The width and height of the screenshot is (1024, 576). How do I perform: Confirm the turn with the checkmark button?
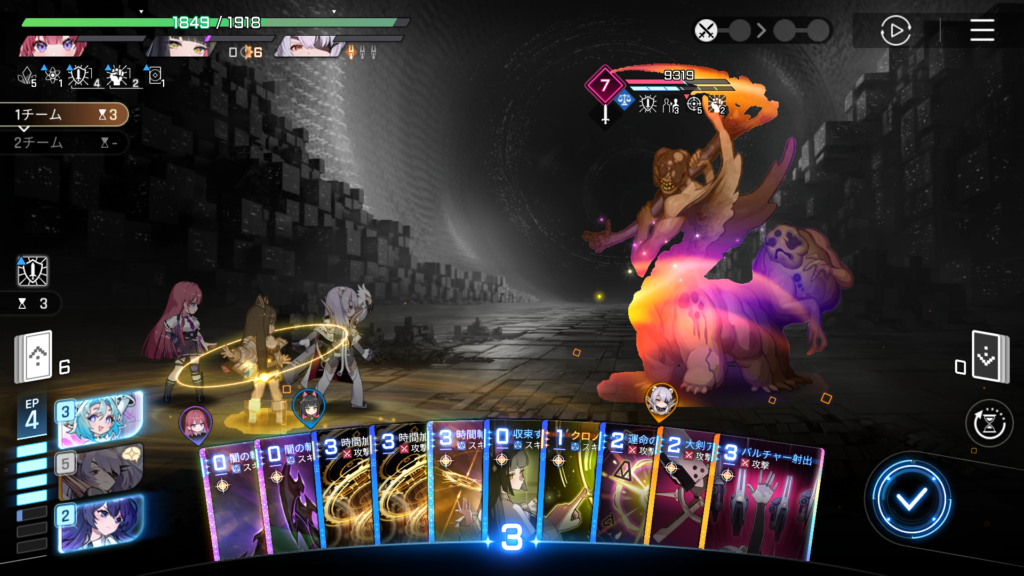tap(909, 500)
